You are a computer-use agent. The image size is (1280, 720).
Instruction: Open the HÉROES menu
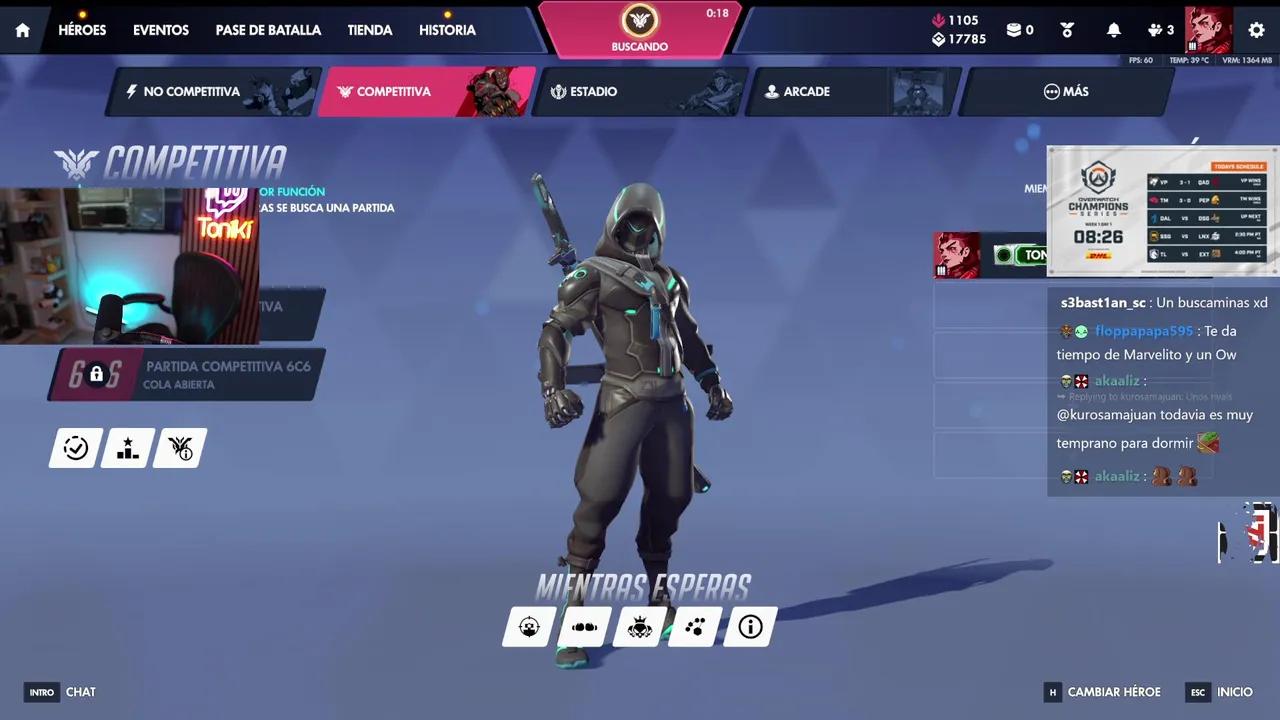[82, 30]
